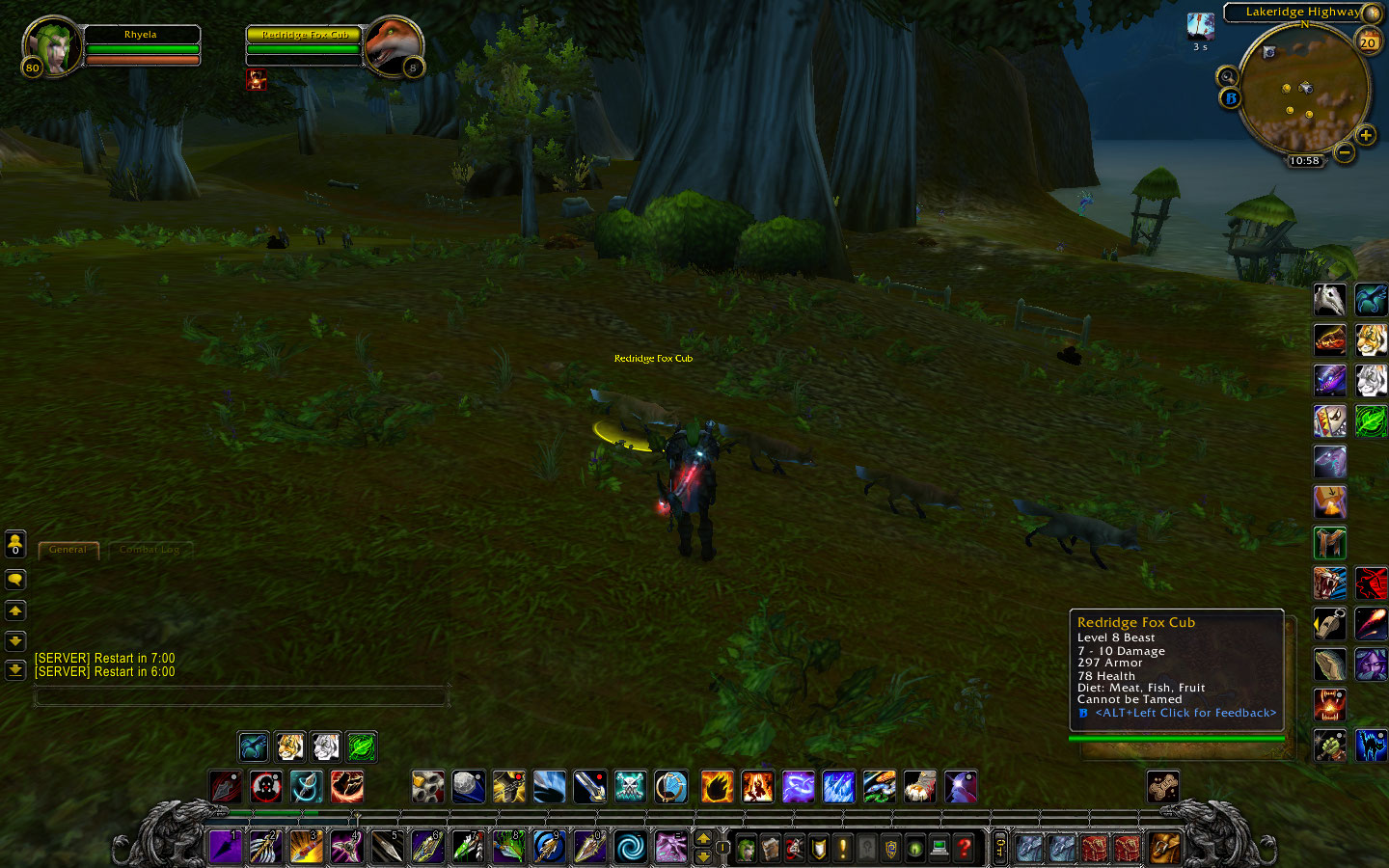Open the calendar showing day 20

1368,41
